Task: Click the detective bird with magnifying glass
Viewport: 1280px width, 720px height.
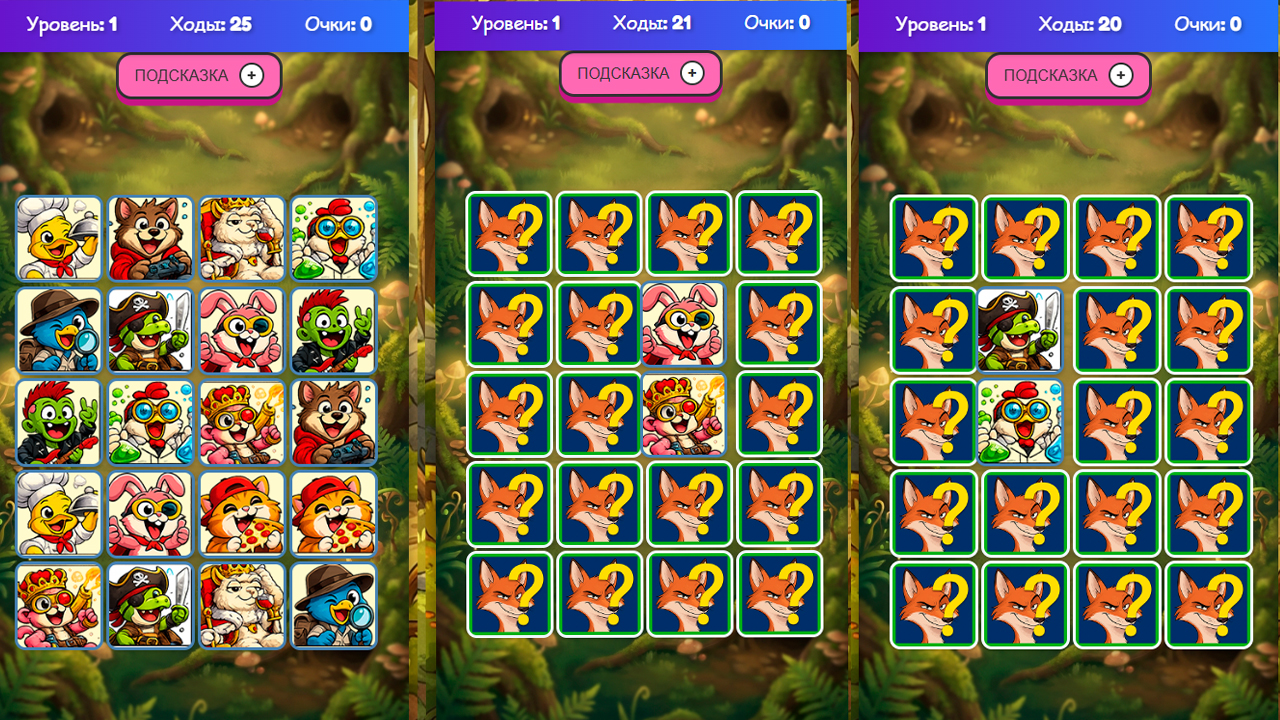Action: tap(58, 330)
